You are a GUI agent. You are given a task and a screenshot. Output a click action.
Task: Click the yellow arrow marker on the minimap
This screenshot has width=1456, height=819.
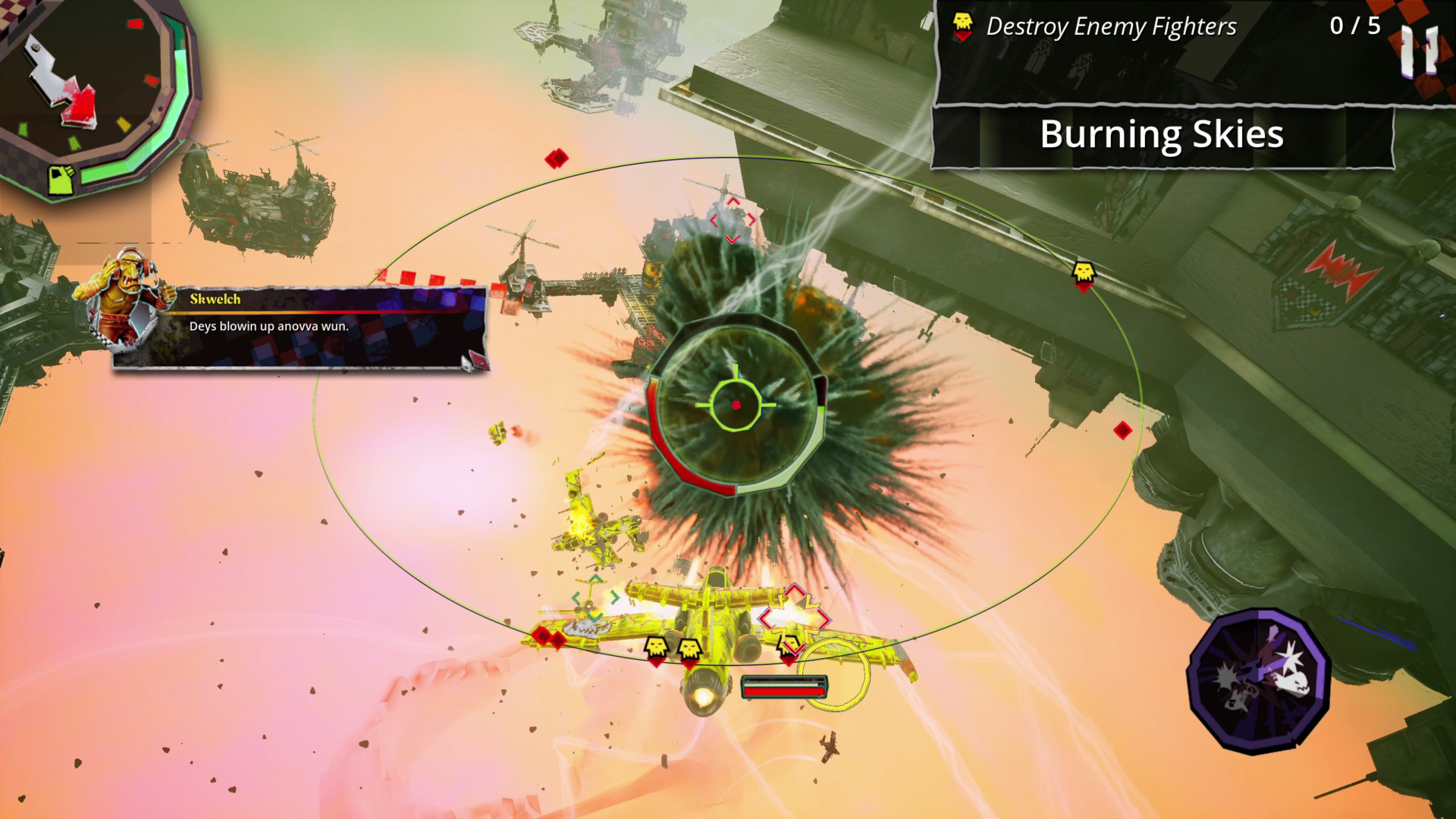point(124,124)
